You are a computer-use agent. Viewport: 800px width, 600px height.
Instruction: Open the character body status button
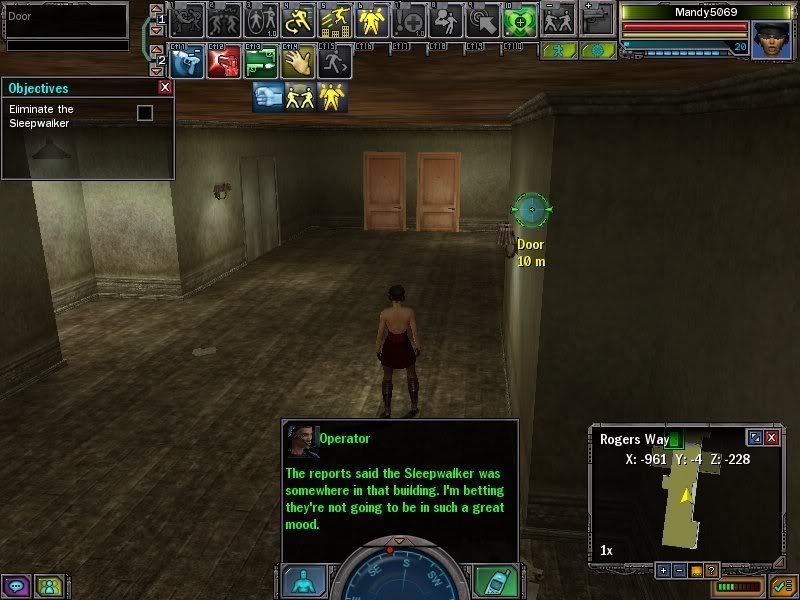click(x=303, y=582)
